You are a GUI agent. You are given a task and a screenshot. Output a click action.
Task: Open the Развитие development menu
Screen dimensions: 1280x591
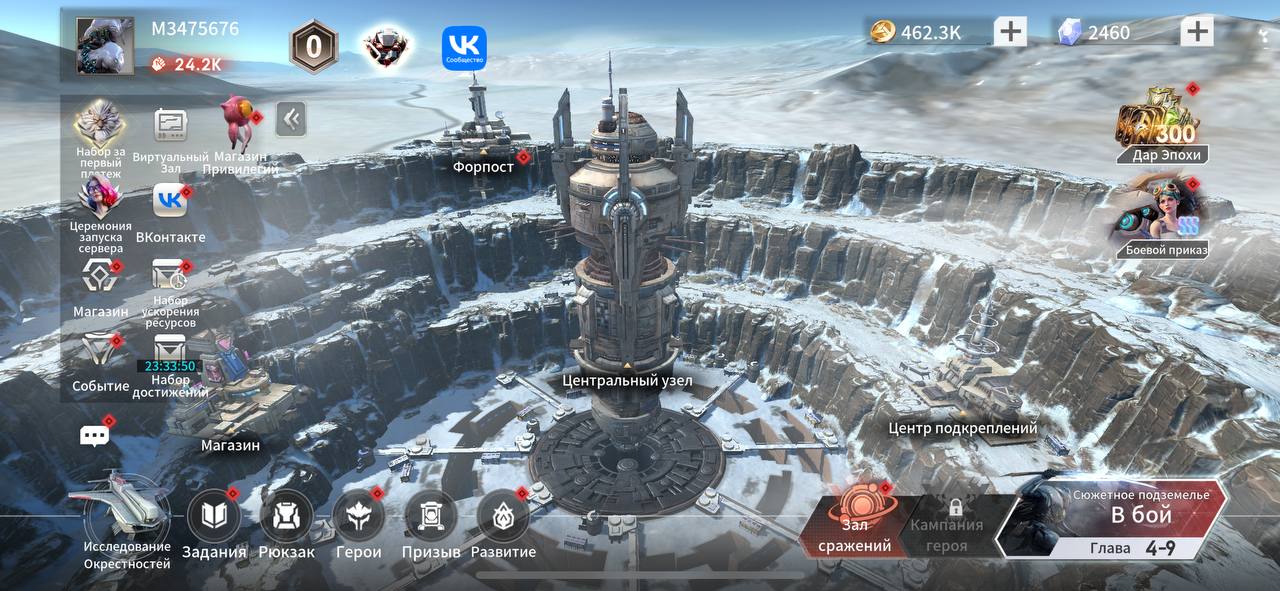(x=503, y=518)
